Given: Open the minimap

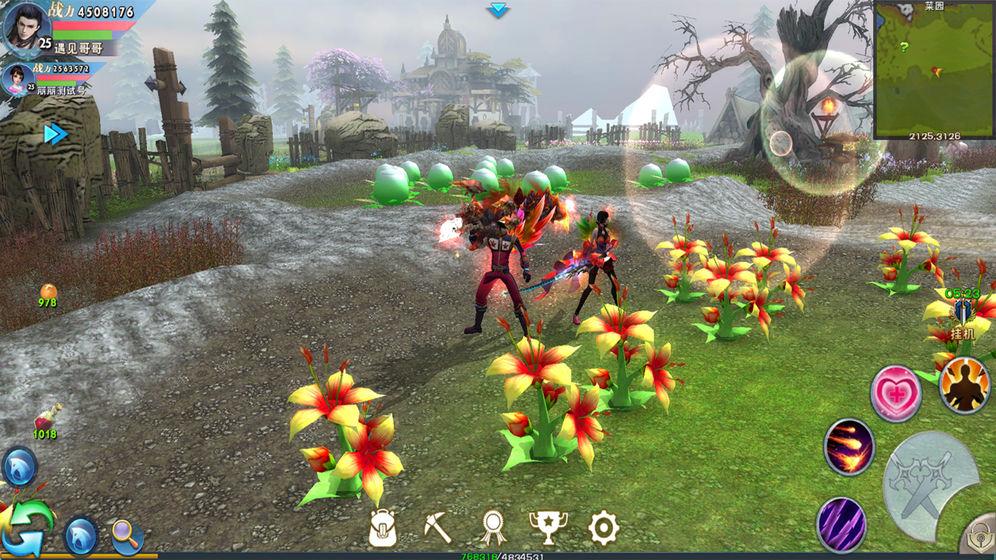Looking at the screenshot, I should (x=934, y=69).
